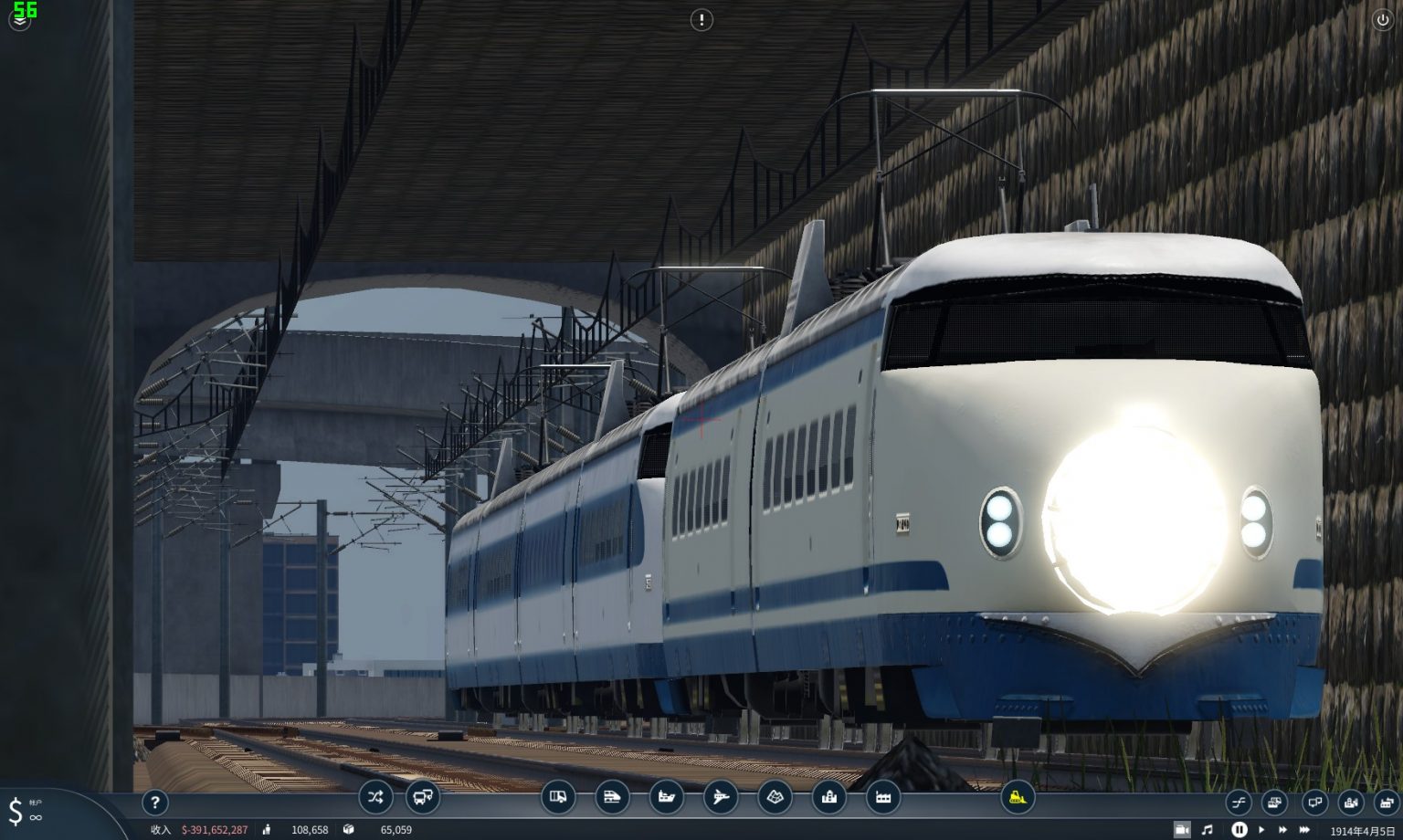The image size is (1403, 840).
Task: Open the road vehicles menu
Action: [558, 797]
